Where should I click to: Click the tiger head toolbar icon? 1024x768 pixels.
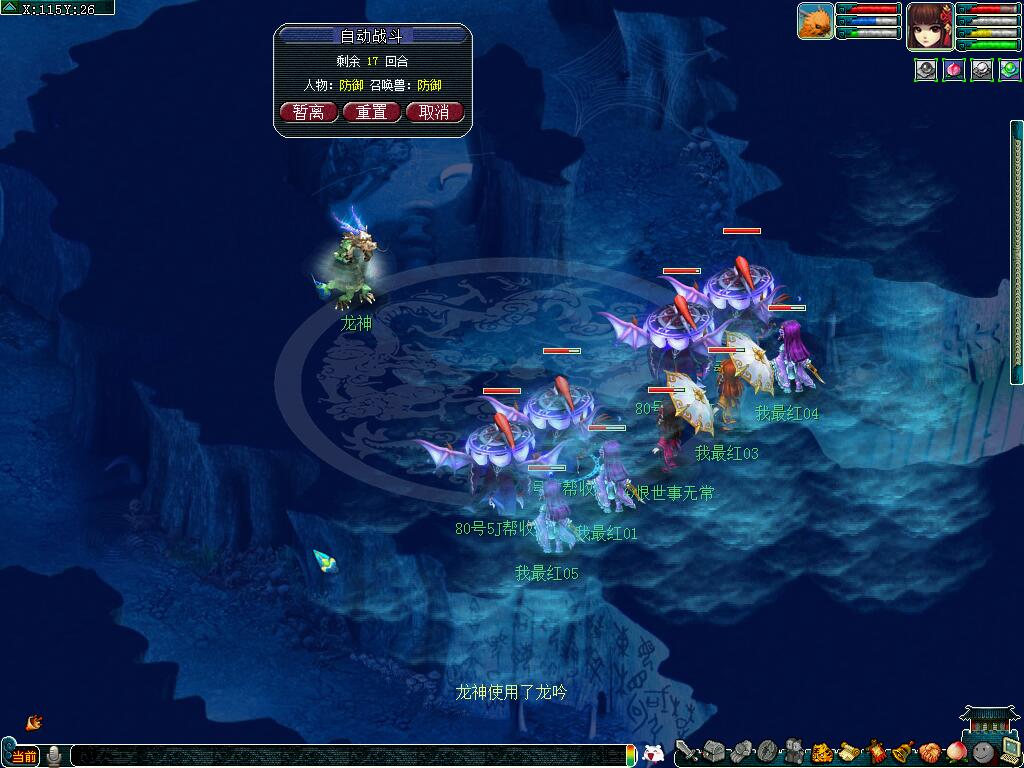pos(822,751)
